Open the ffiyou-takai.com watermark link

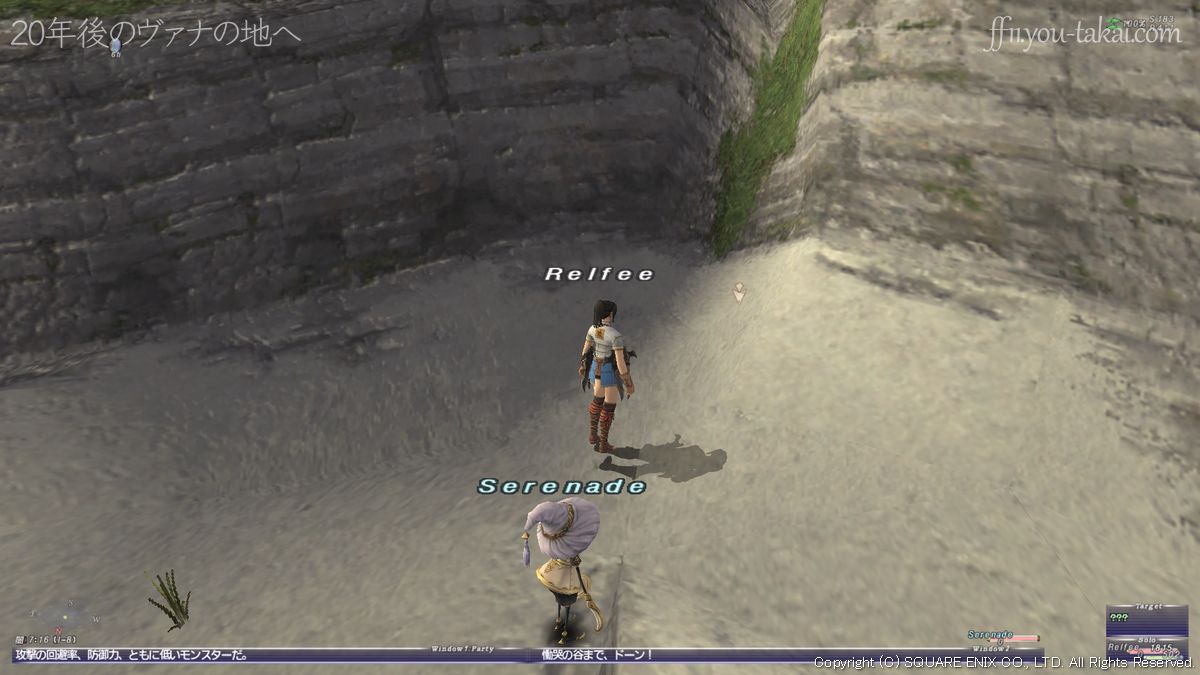(x=1083, y=35)
